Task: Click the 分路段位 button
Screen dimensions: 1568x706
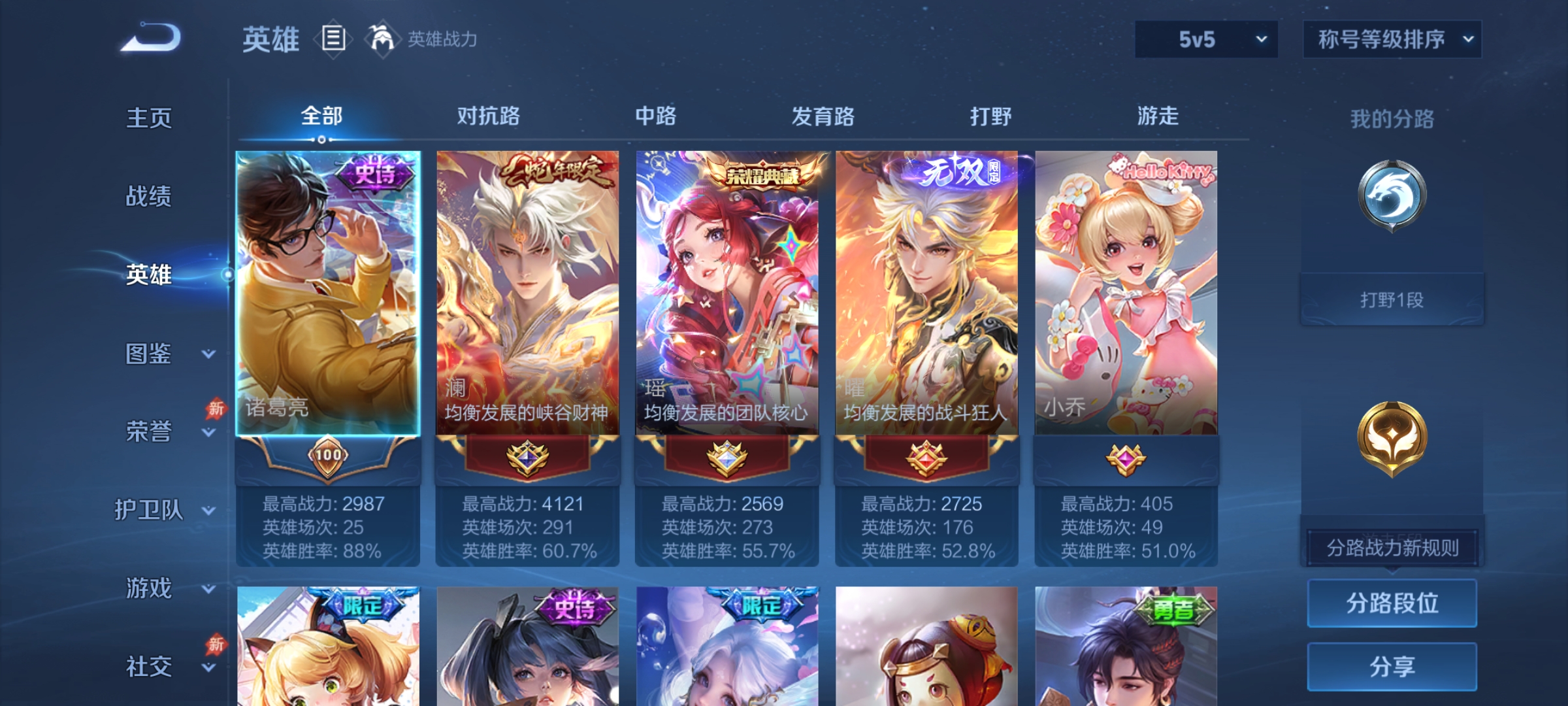Action: pos(1392,603)
